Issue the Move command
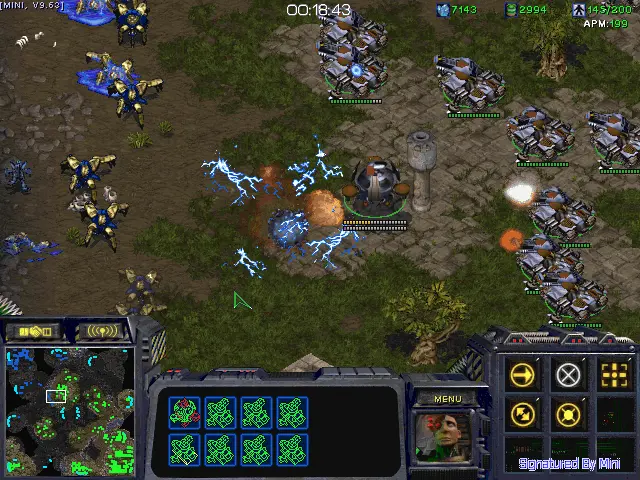The width and height of the screenshot is (640, 480). (x=523, y=375)
